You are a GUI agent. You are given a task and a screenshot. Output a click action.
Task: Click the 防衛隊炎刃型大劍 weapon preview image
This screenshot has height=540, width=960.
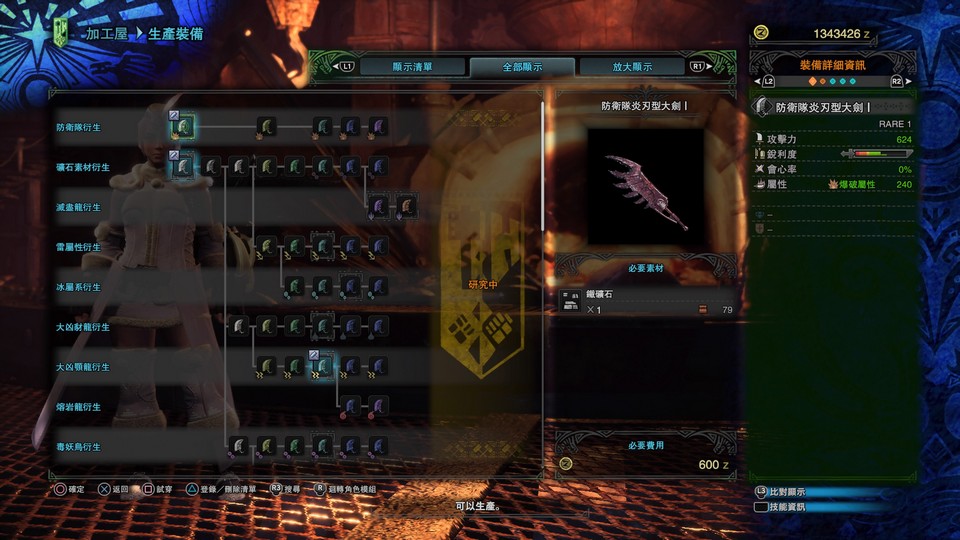pyautogui.click(x=645, y=187)
